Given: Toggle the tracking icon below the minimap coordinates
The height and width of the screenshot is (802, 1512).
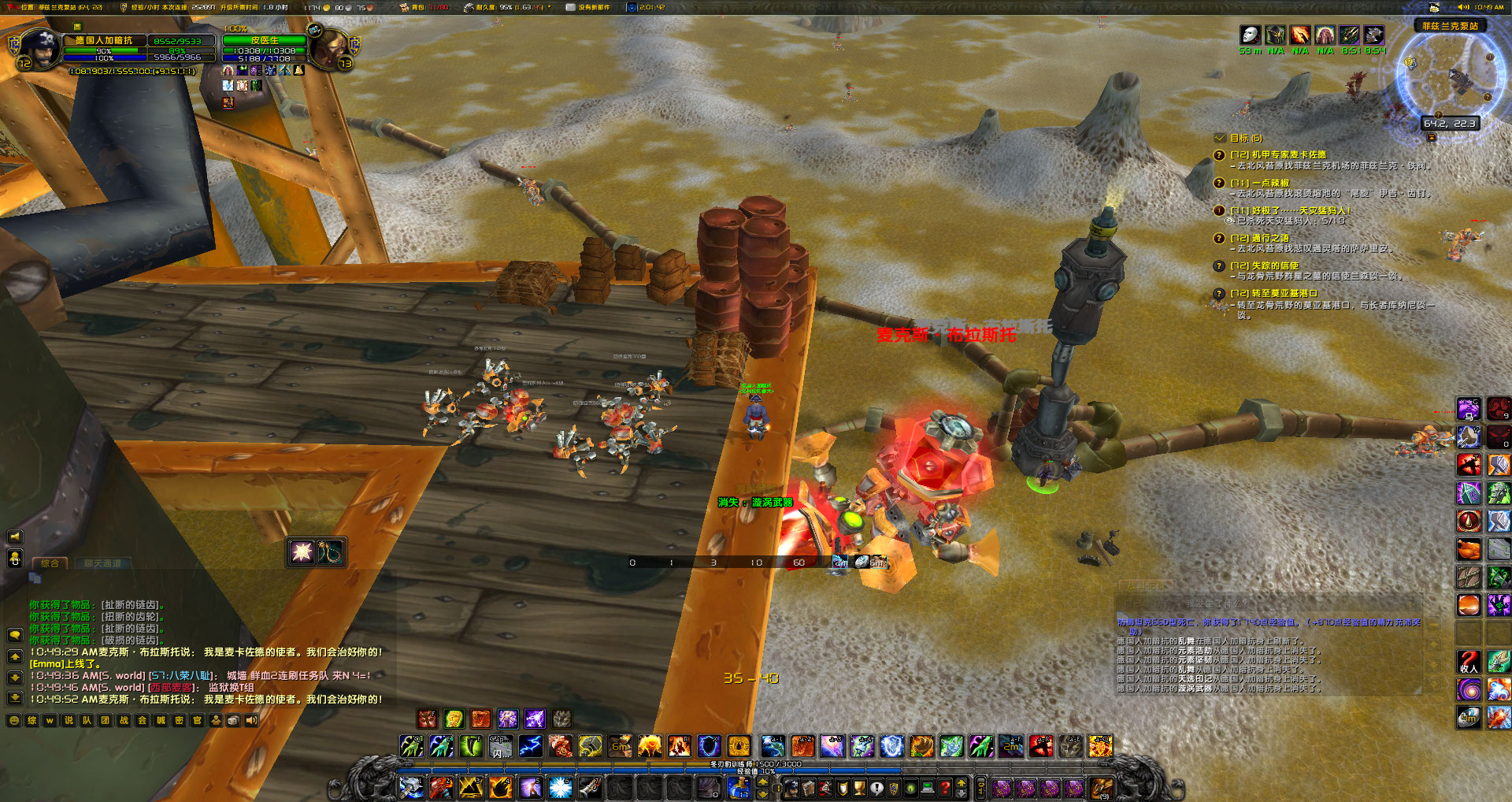Looking at the screenshot, I should point(1431,138).
